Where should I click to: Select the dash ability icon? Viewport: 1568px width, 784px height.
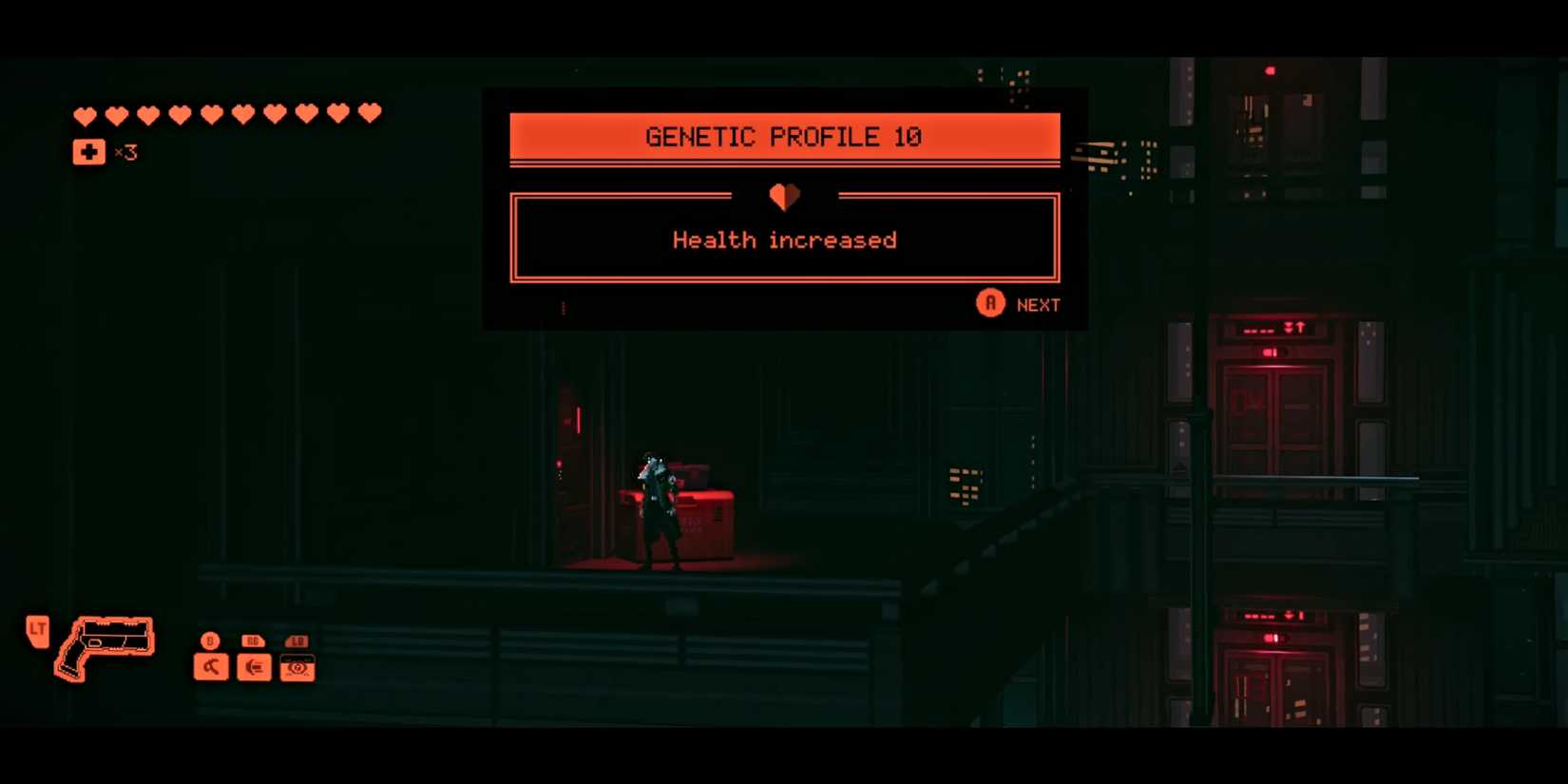pos(253,666)
